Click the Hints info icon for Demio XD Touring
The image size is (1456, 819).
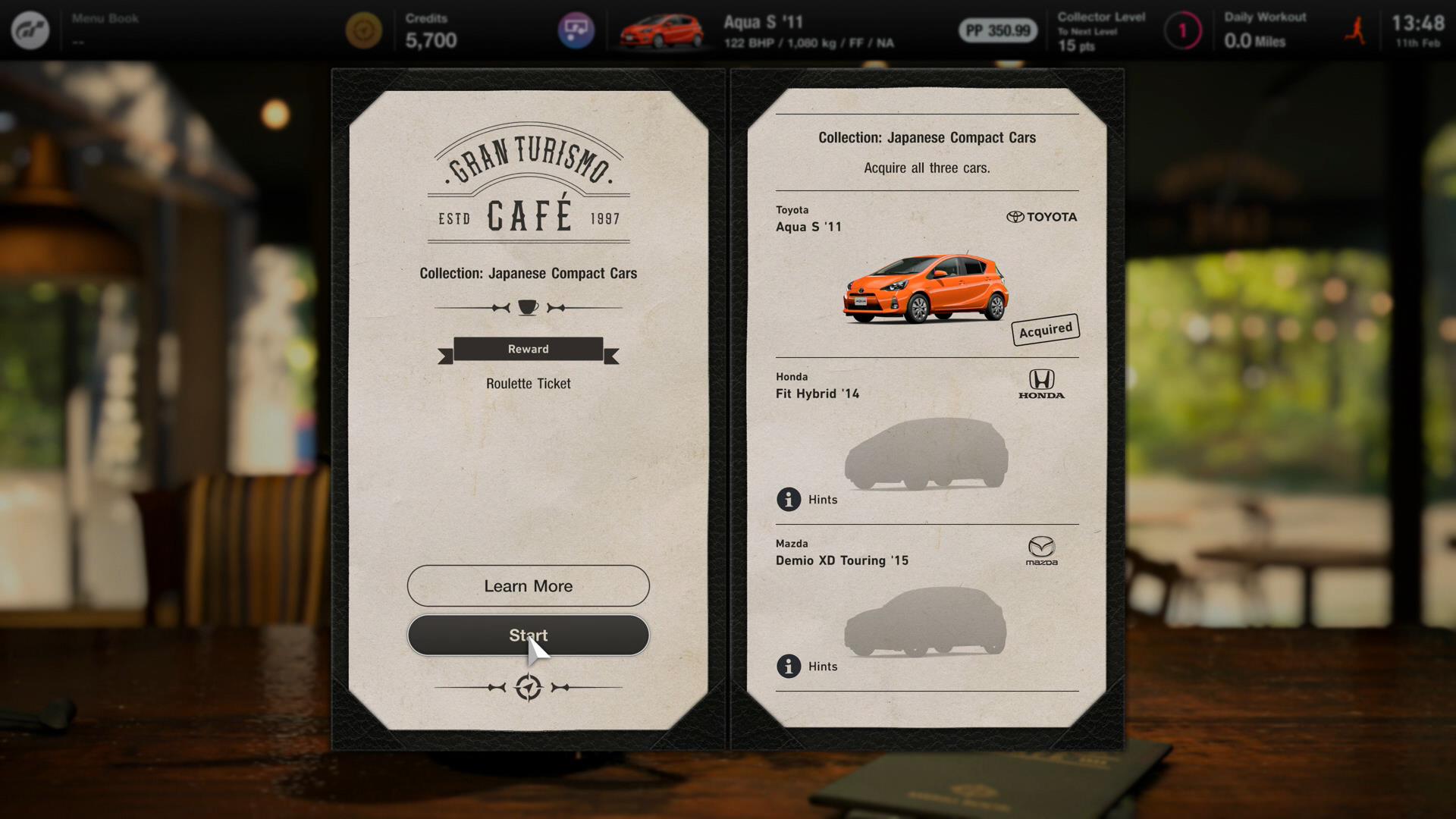(x=789, y=667)
